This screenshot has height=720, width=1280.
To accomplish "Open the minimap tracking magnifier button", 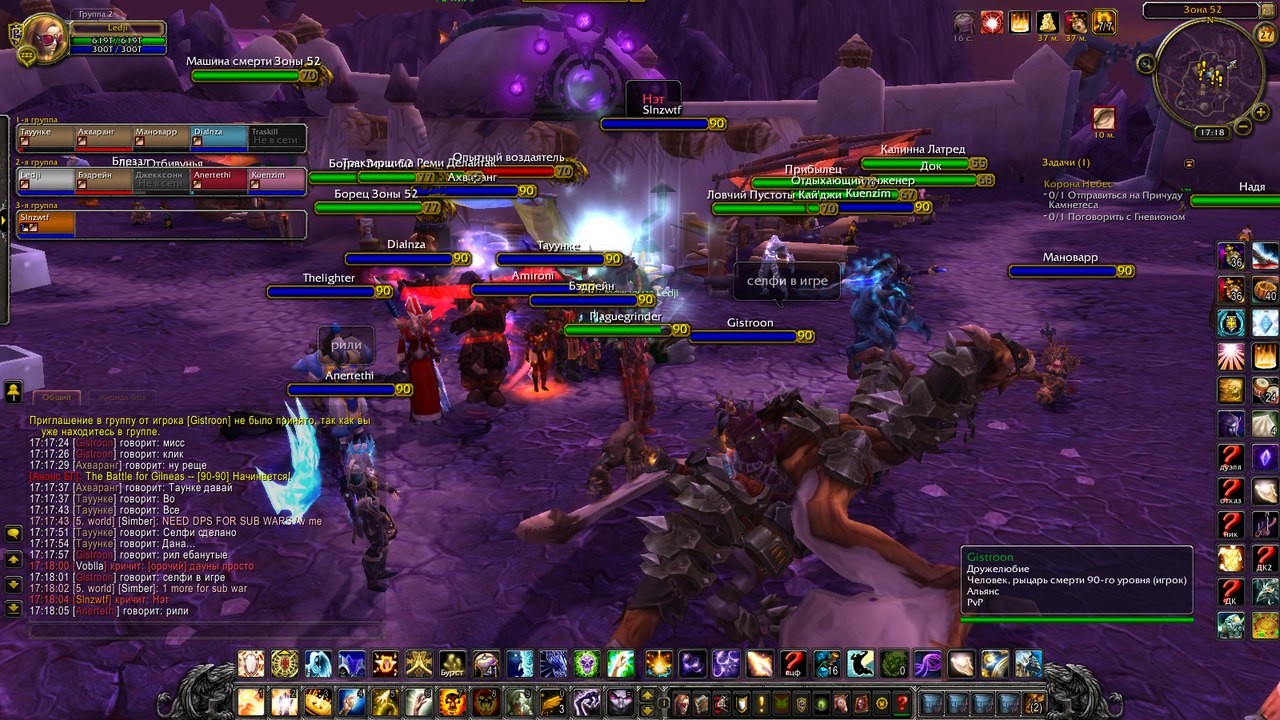I will pos(1146,64).
